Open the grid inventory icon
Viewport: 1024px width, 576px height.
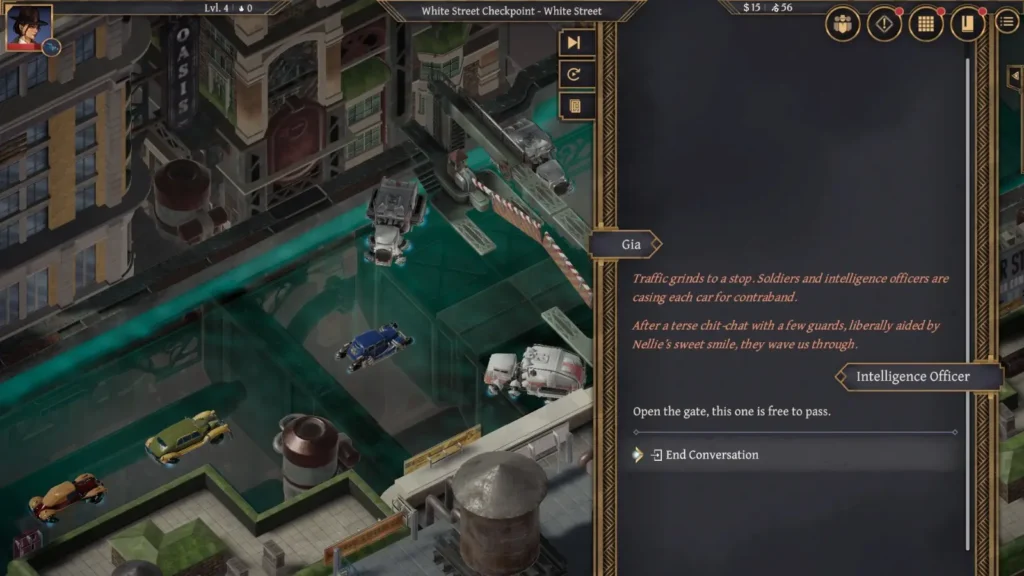click(x=926, y=24)
